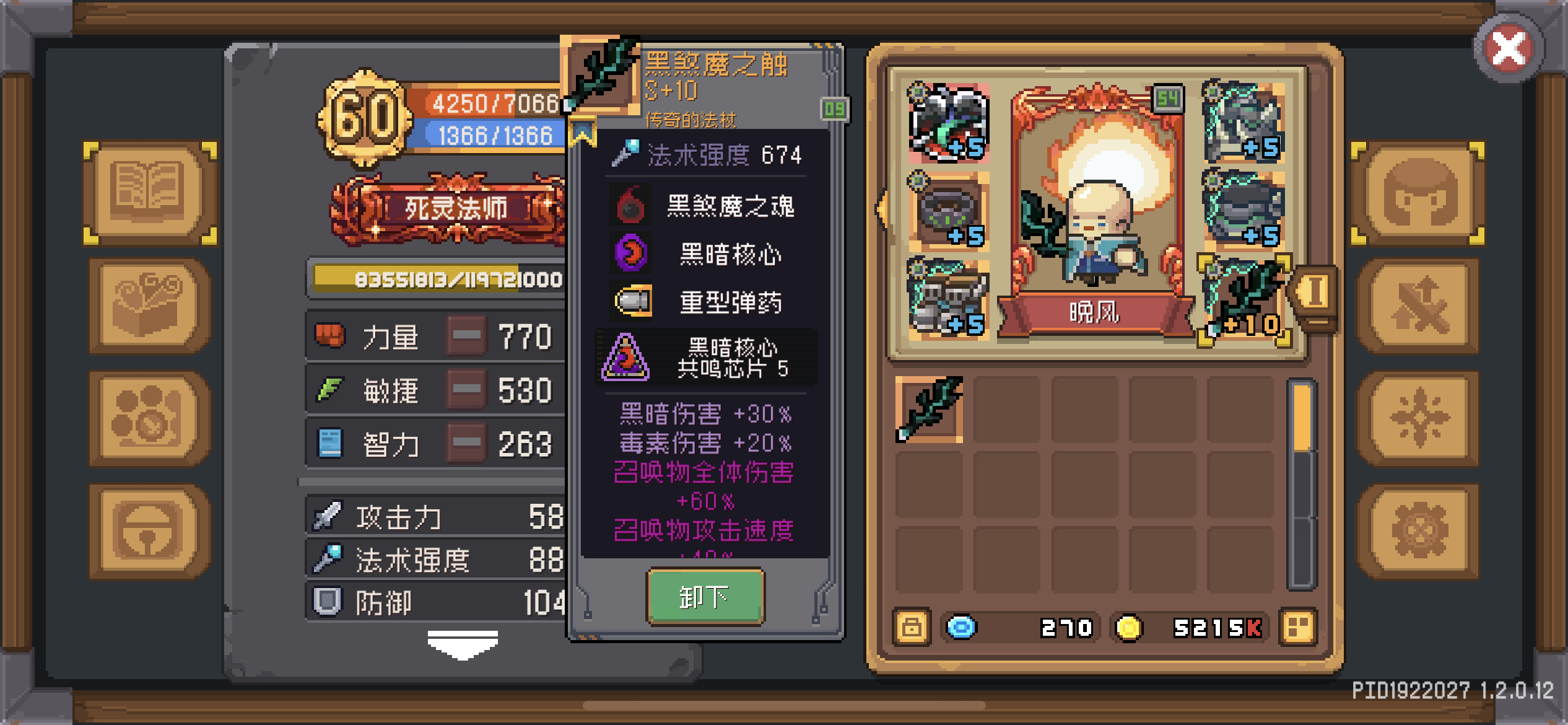This screenshot has height=725, width=1568.
Task: Open the pets paw print tab
Action: (149, 415)
